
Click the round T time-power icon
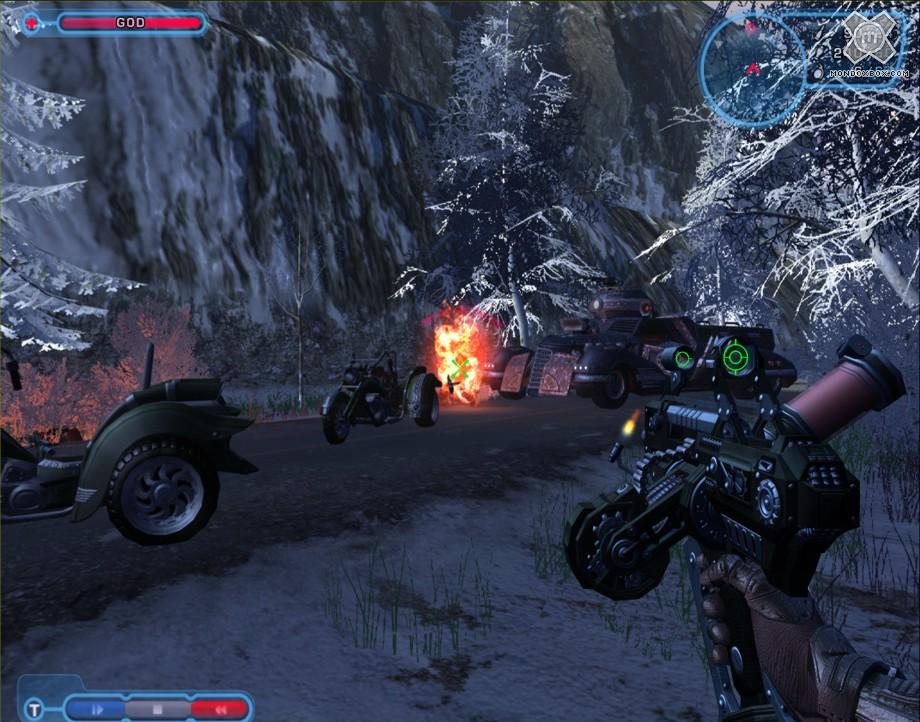point(35,709)
